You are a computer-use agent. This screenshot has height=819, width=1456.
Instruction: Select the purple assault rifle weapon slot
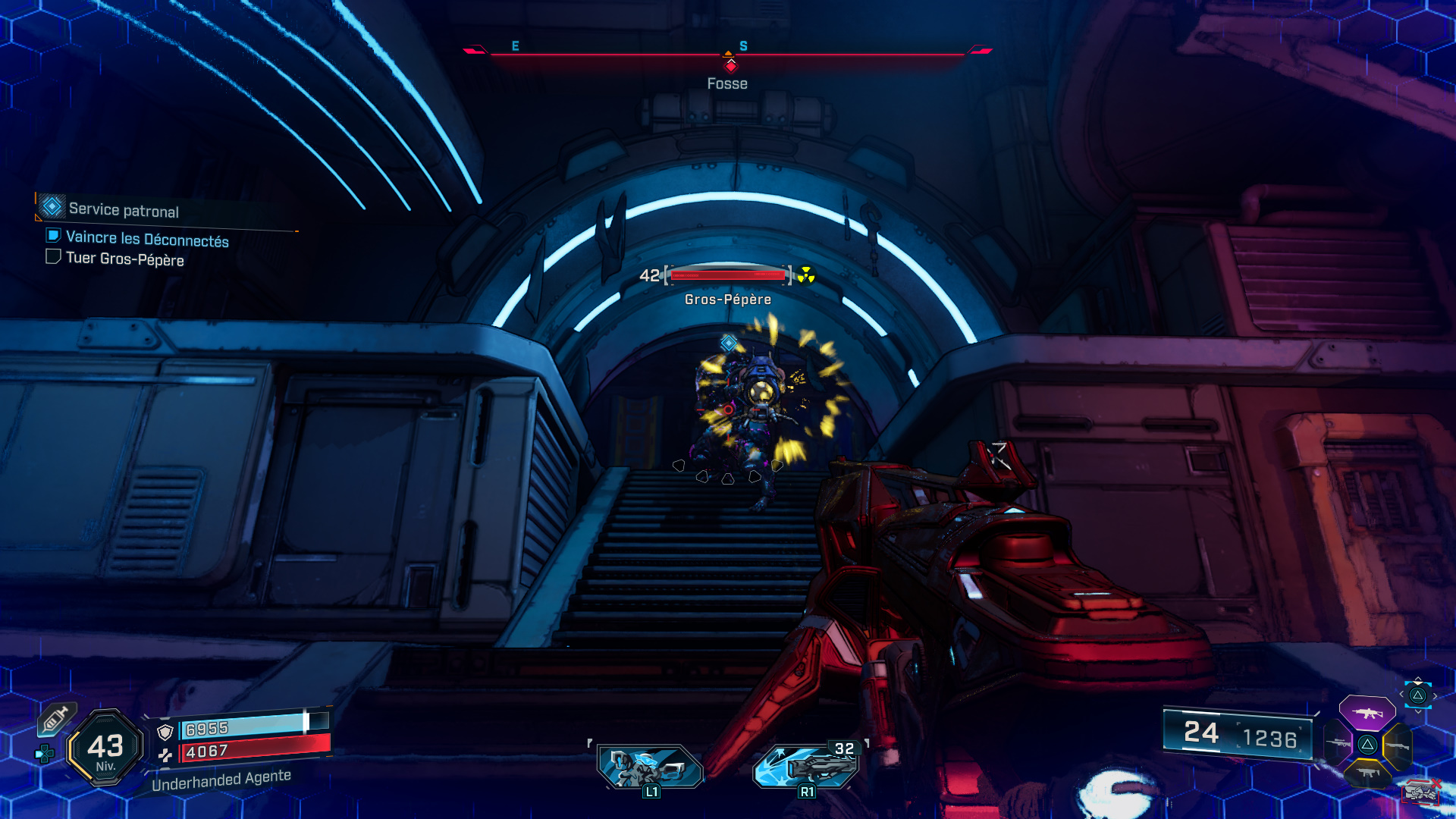(x=1367, y=713)
